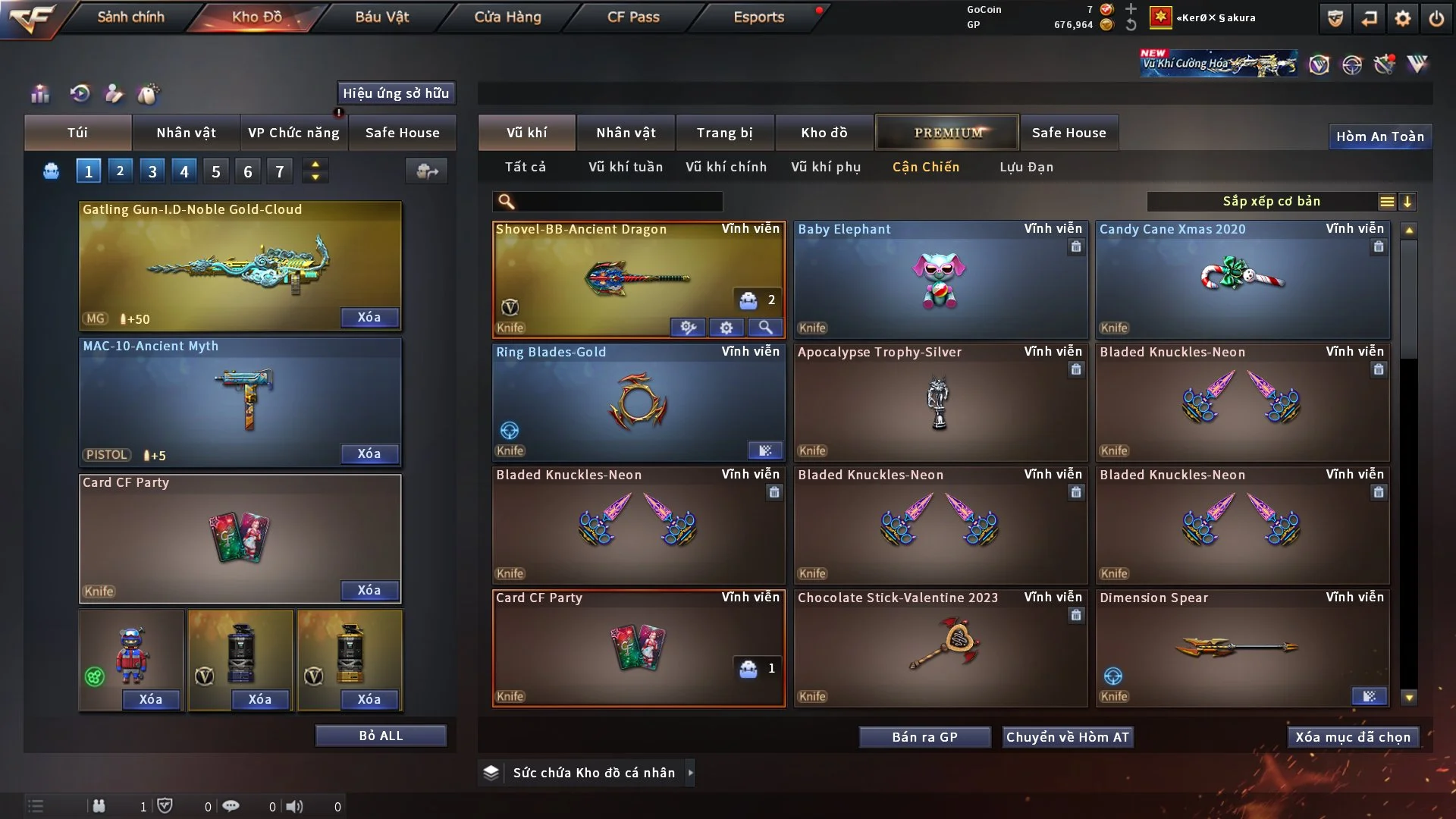
Task: Pick the Candy Cane Xmas 2020 item
Action: 1242,281
